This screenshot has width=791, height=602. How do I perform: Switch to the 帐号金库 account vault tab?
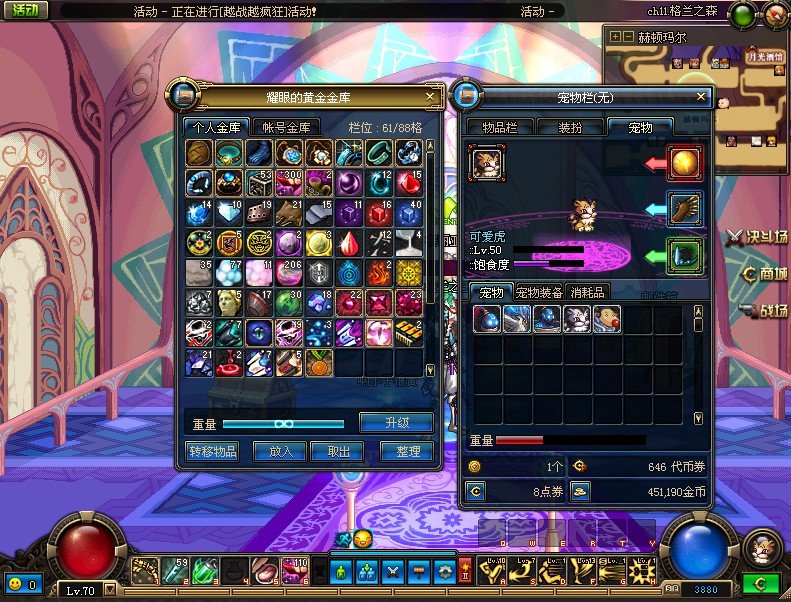click(288, 127)
